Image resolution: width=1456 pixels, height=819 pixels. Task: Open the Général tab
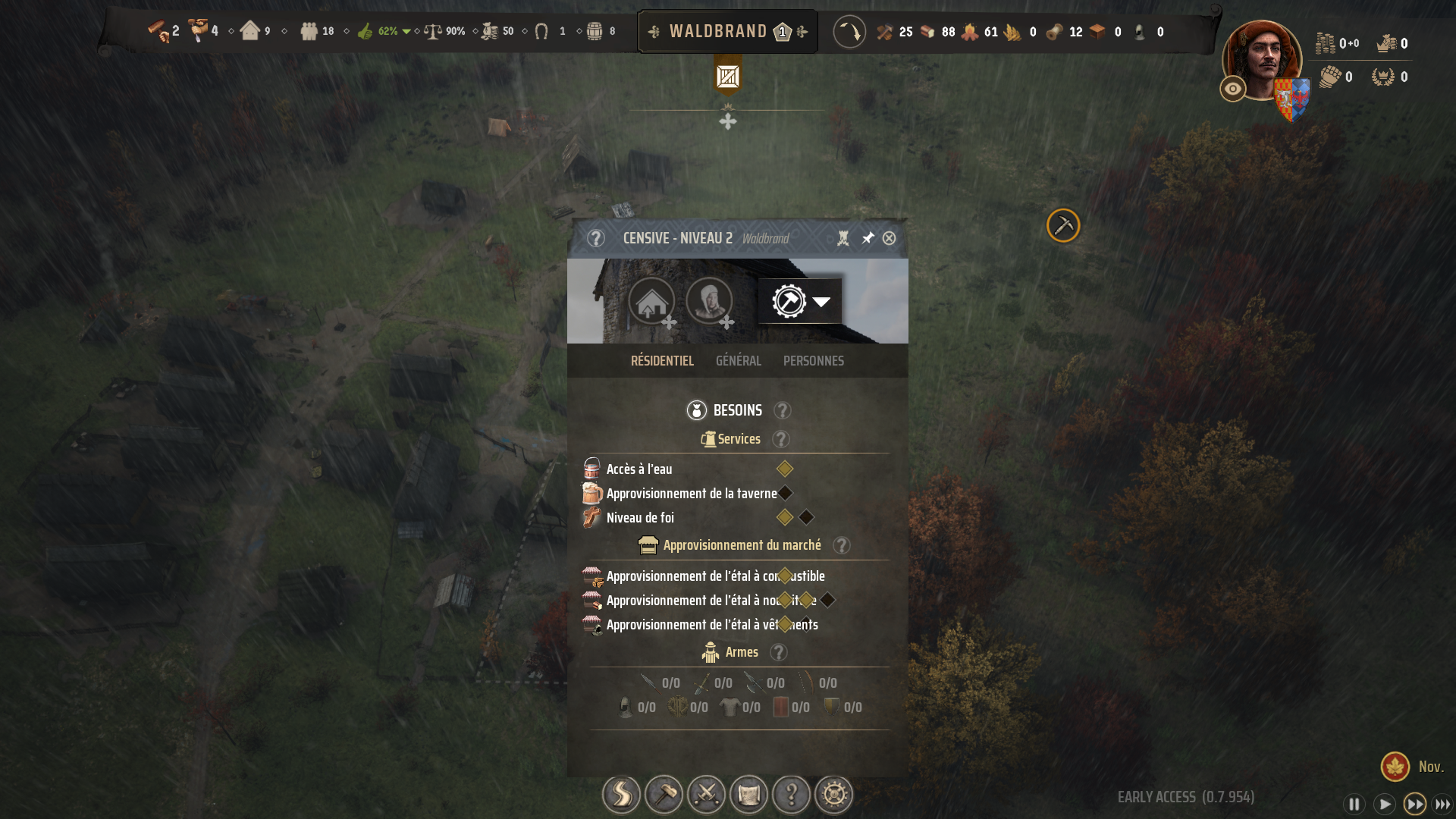738,361
